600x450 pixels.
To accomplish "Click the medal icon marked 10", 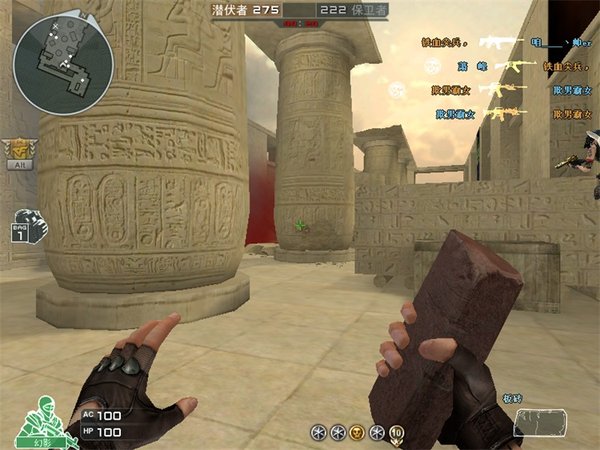I will click(396, 432).
